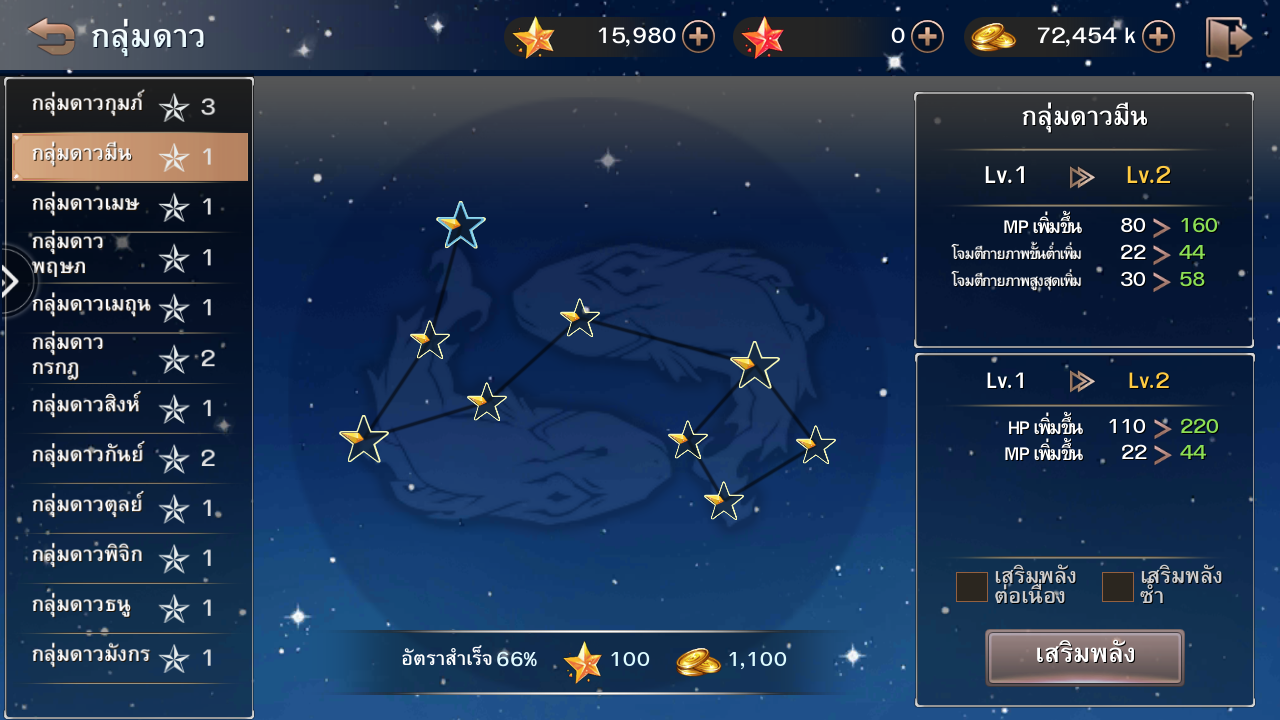Switch to กลุ่มดาวกันย์ constellation
The height and width of the screenshot is (720, 1280).
pos(129,458)
